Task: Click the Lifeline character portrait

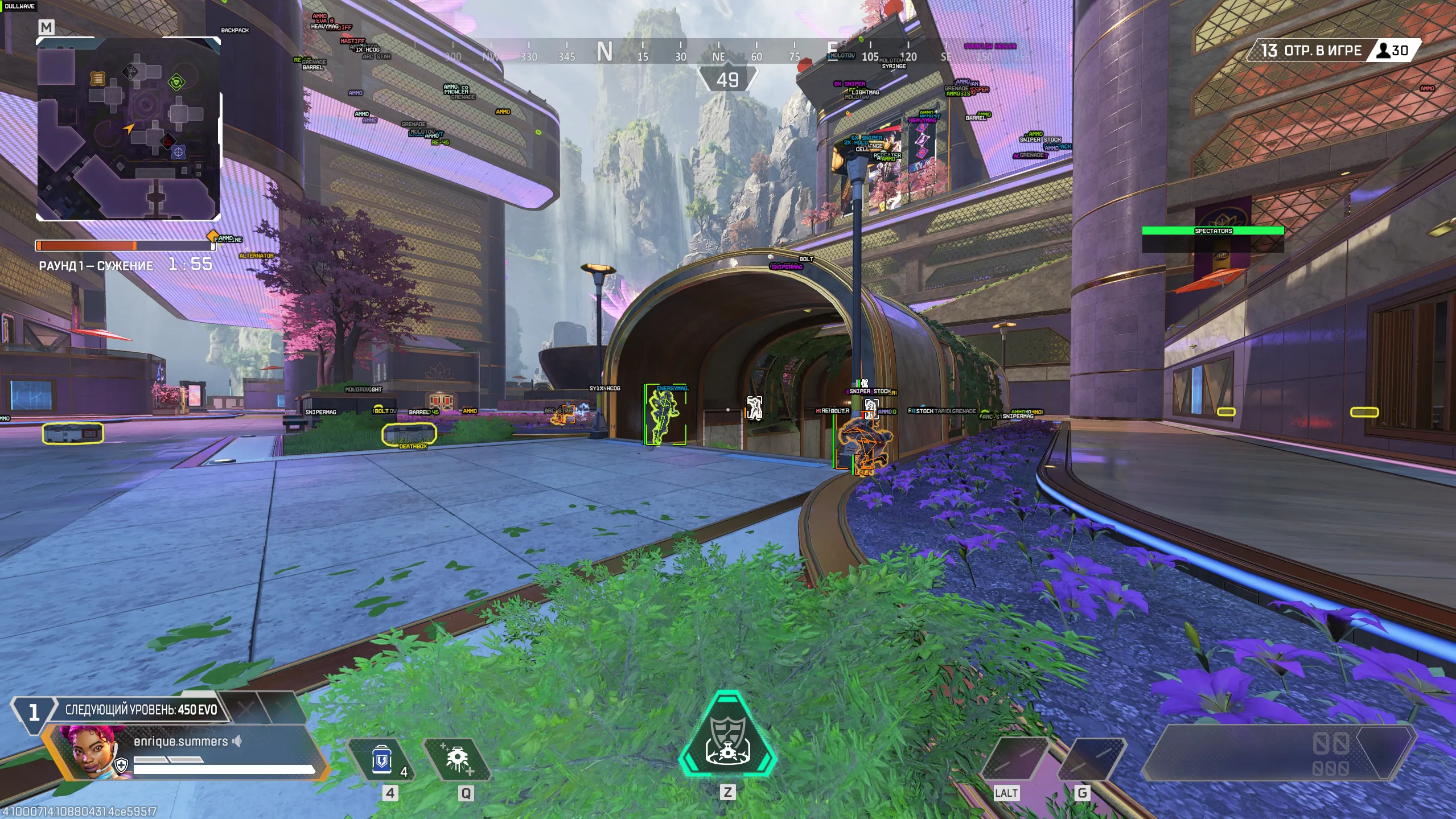Action: 90,751
